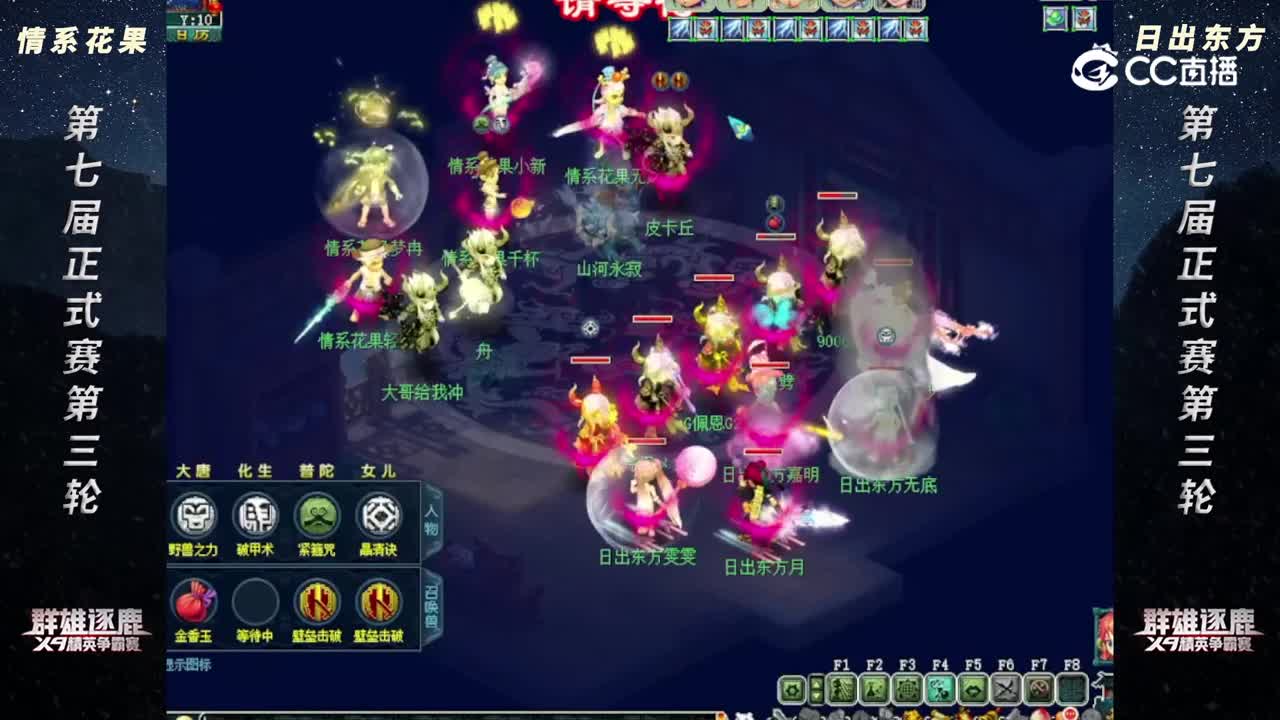The height and width of the screenshot is (720, 1280).
Task: Expand the 召唤兽 side tab of the skill panel
Action: (428, 600)
